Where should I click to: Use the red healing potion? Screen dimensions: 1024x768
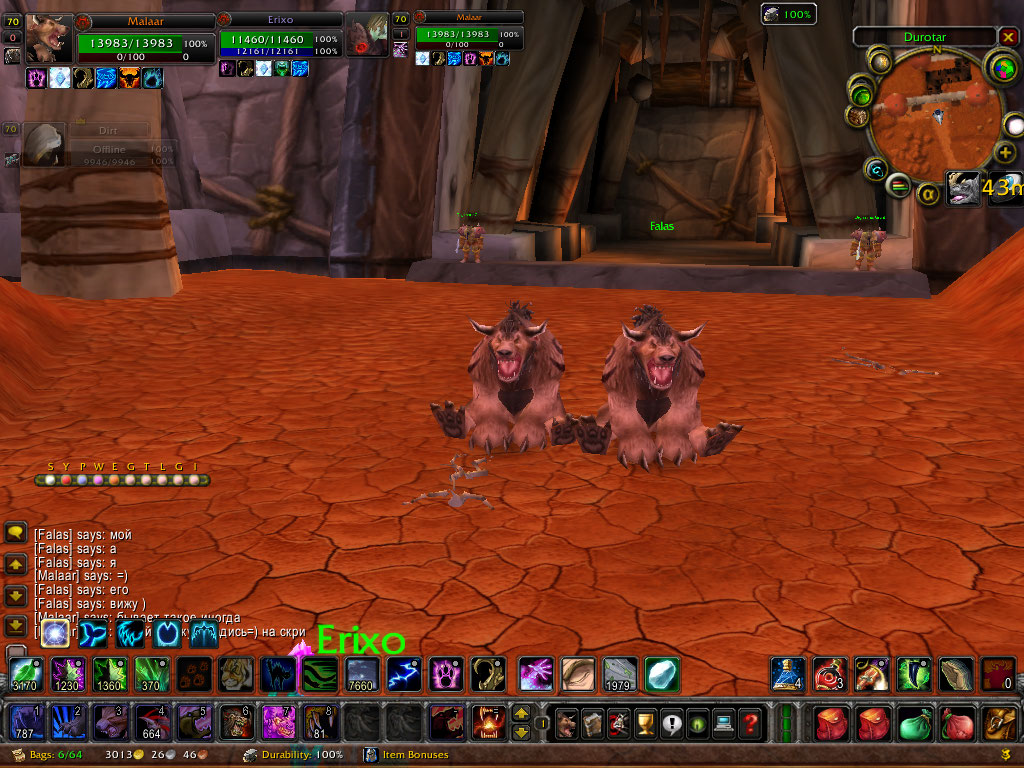(828, 673)
